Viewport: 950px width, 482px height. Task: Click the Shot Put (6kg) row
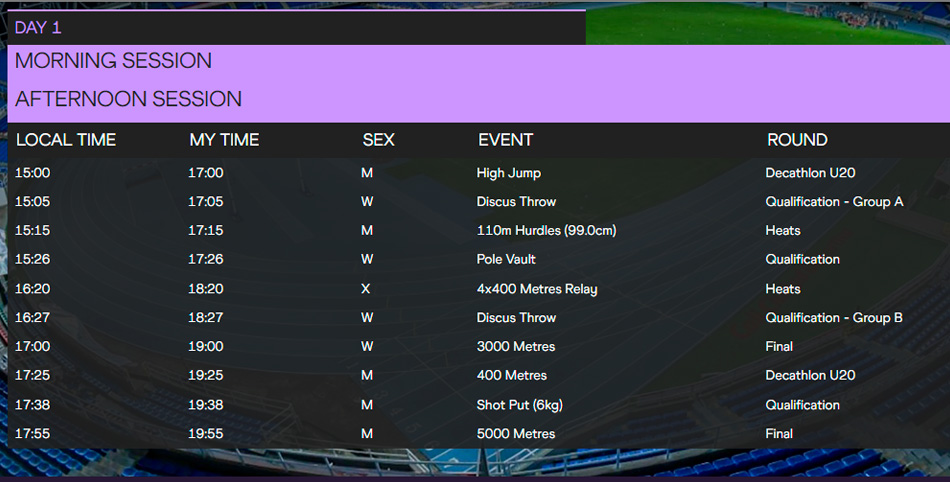coord(518,405)
